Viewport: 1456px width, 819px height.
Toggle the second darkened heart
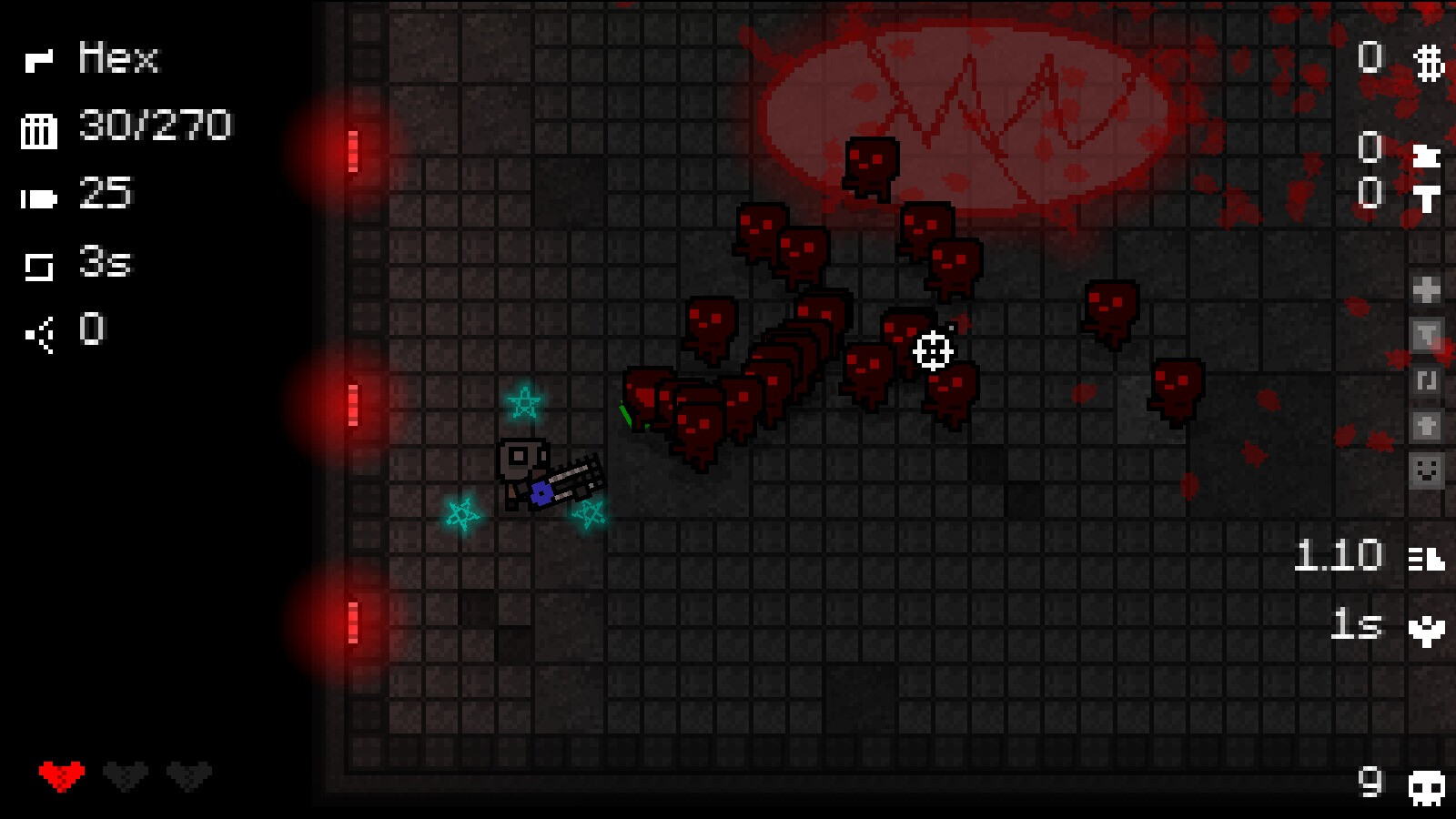tap(191, 775)
